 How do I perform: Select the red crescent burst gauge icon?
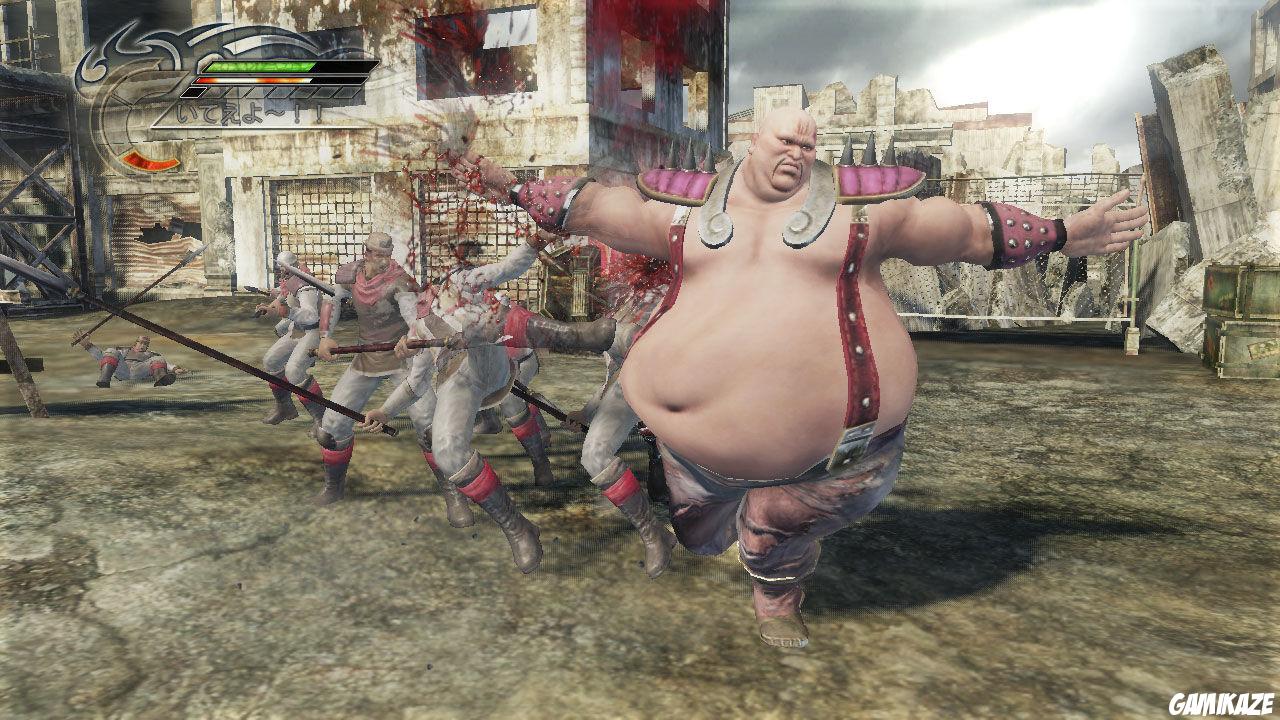click(150, 160)
